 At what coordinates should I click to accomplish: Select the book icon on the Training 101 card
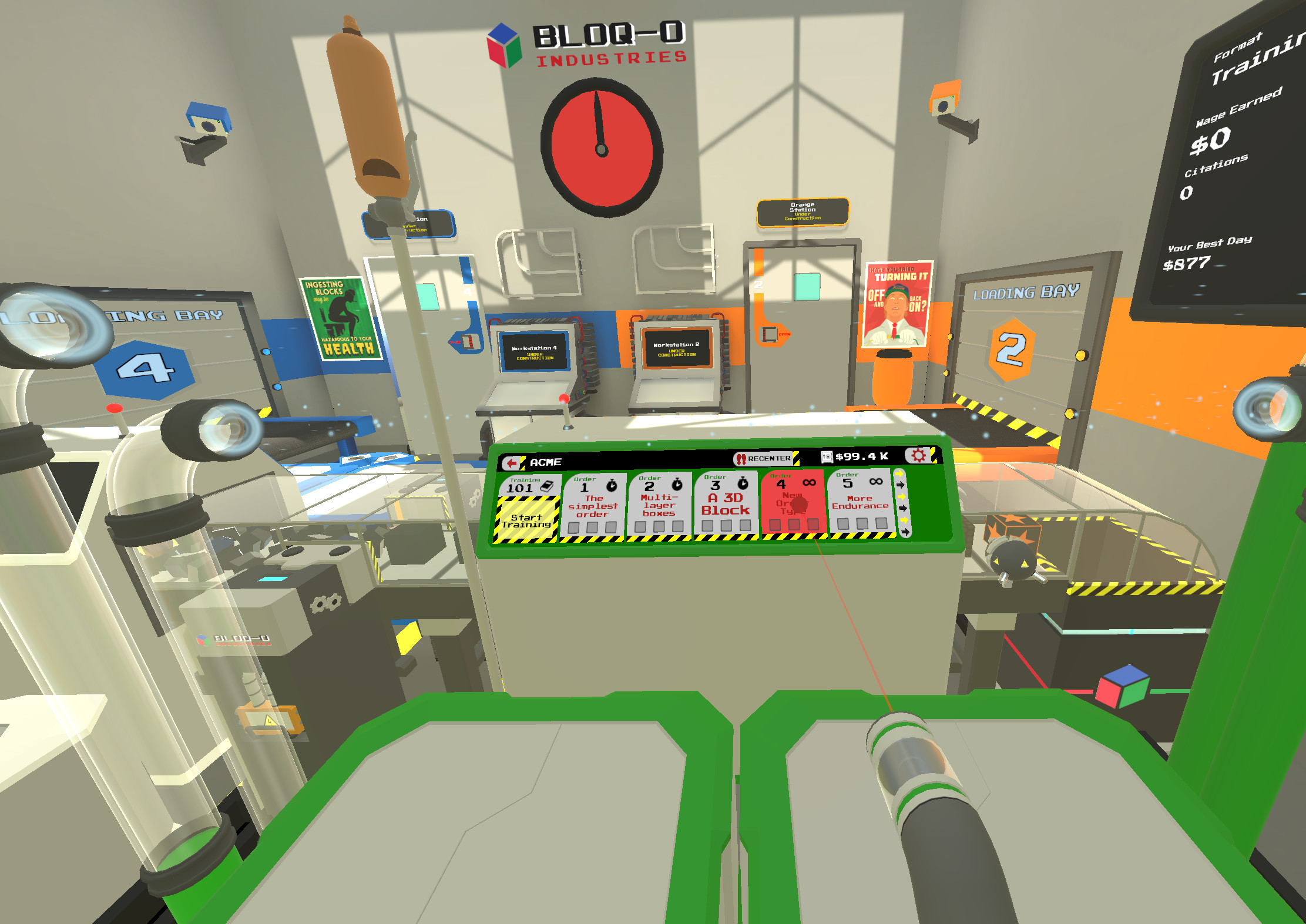pos(547,486)
